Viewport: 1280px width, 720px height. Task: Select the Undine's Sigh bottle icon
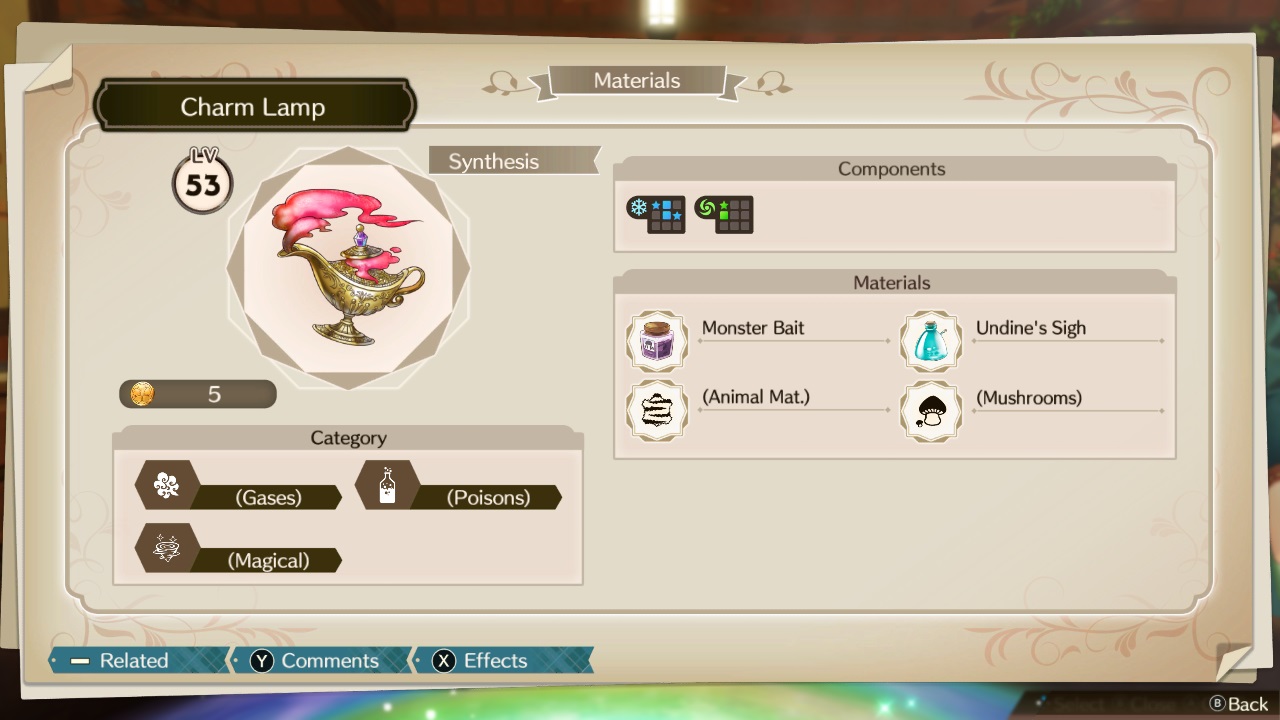coord(931,341)
